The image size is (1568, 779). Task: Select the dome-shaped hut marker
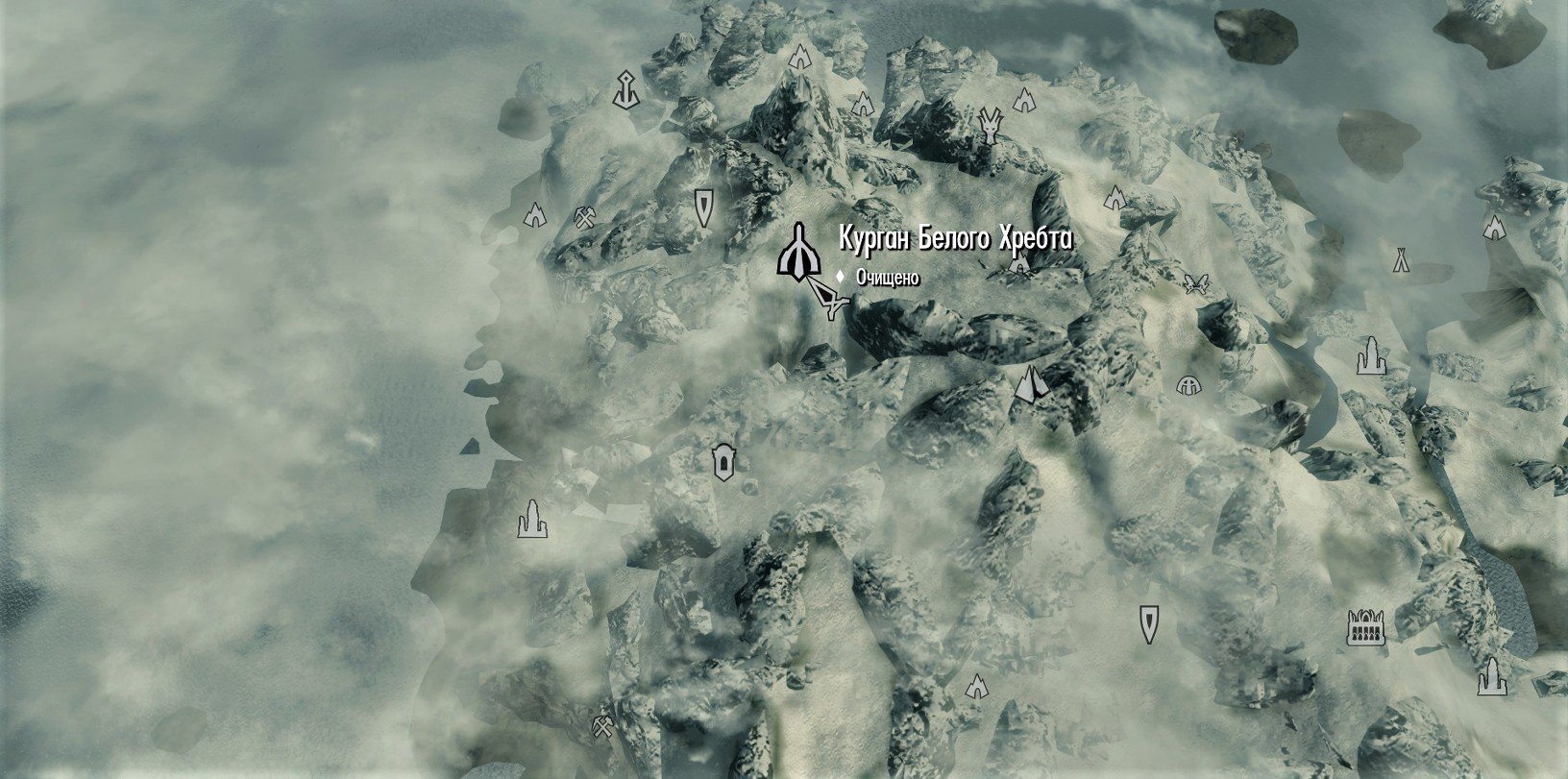tap(1189, 385)
